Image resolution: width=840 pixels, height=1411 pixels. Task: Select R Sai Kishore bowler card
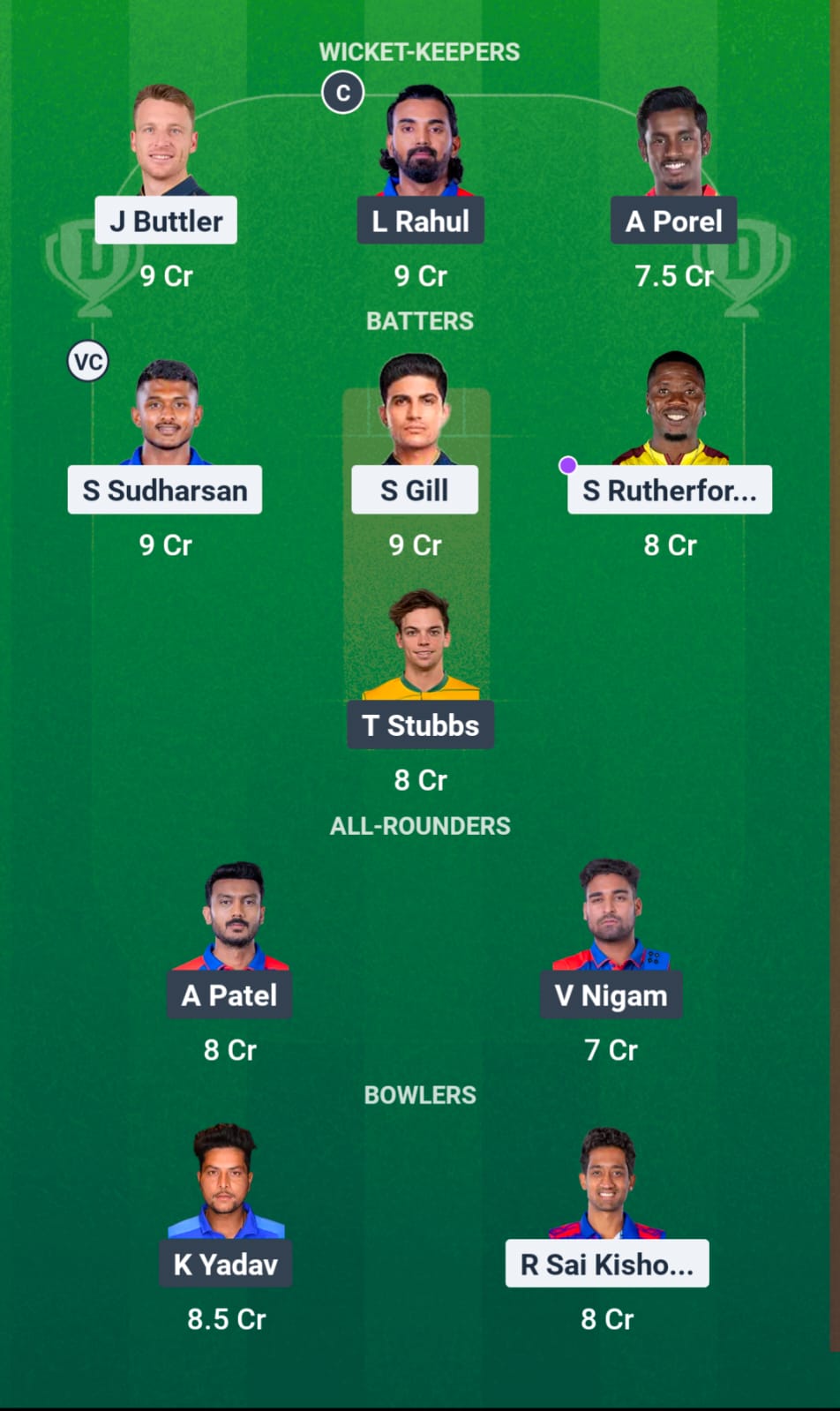(607, 1264)
